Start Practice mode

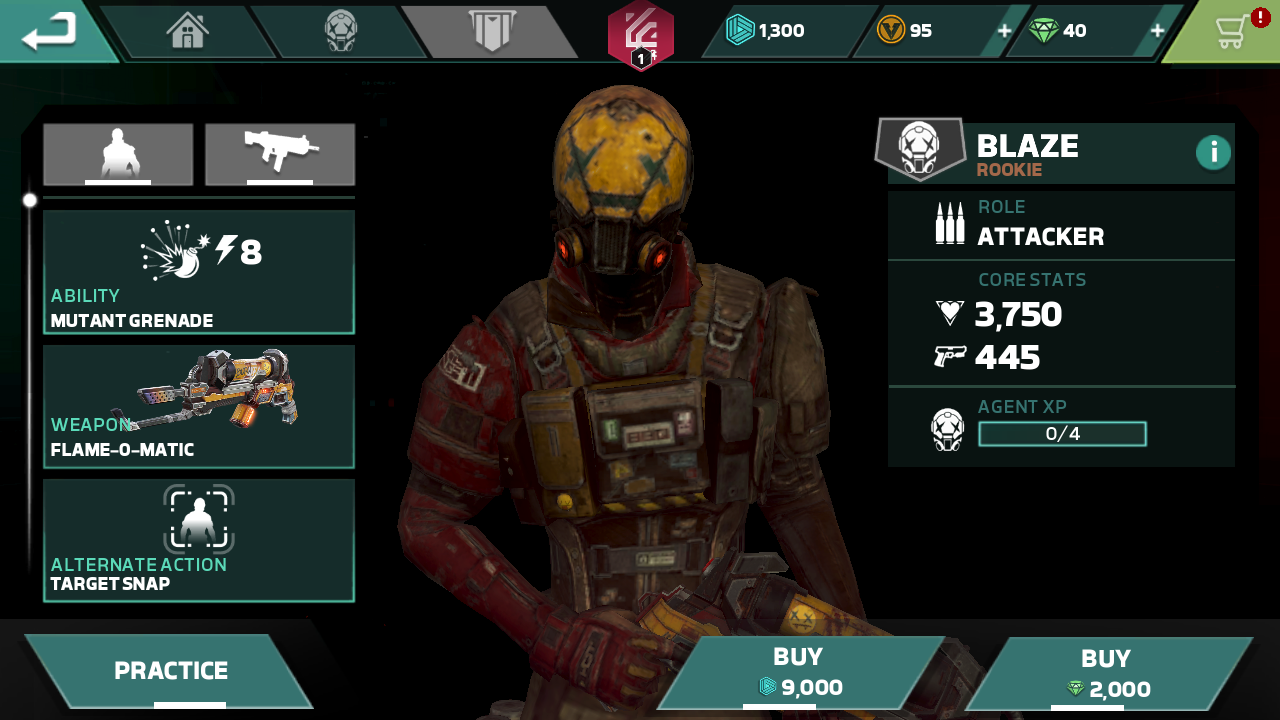tap(170, 671)
